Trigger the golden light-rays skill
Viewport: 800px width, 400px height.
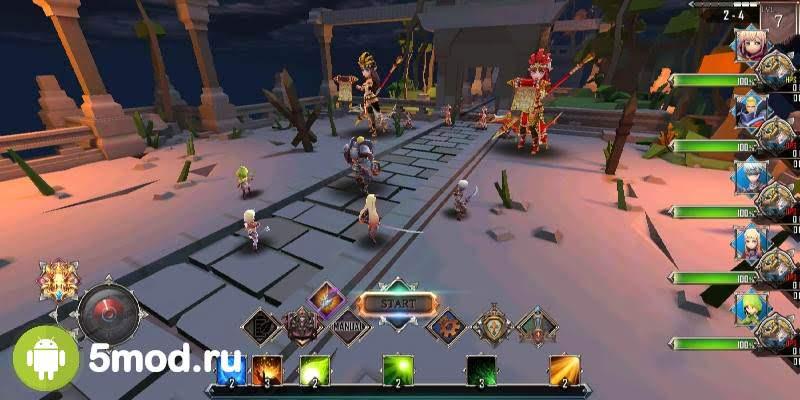point(564,371)
